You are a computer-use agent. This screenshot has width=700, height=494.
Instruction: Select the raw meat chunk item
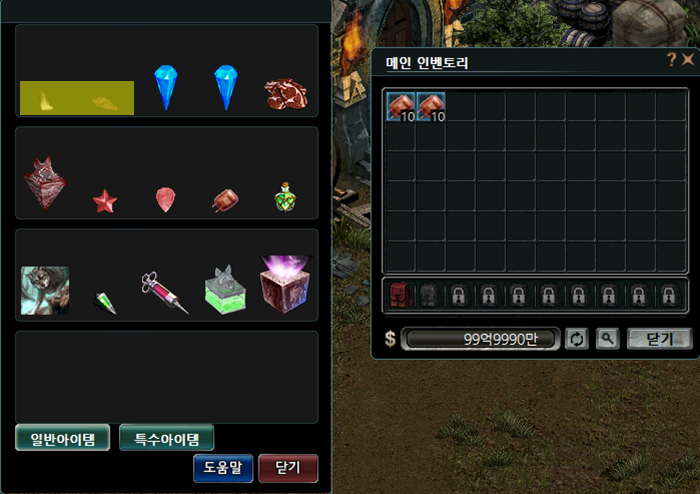(x=285, y=94)
